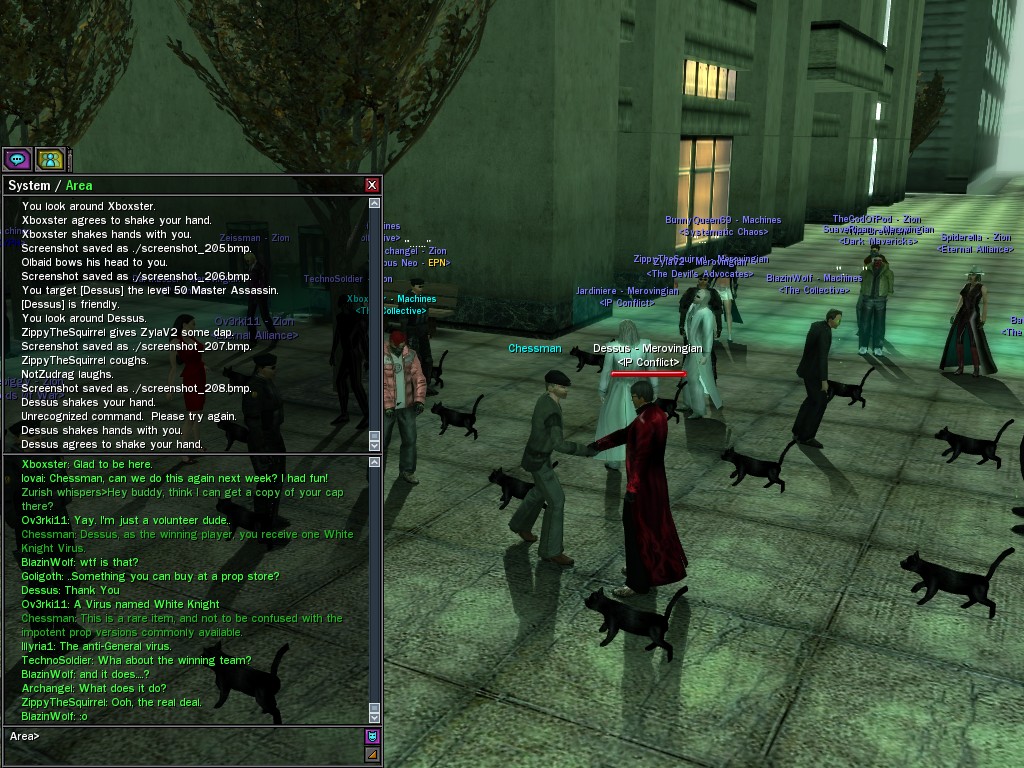Open the yellow people group icon
The image size is (1024, 768).
(x=50, y=159)
